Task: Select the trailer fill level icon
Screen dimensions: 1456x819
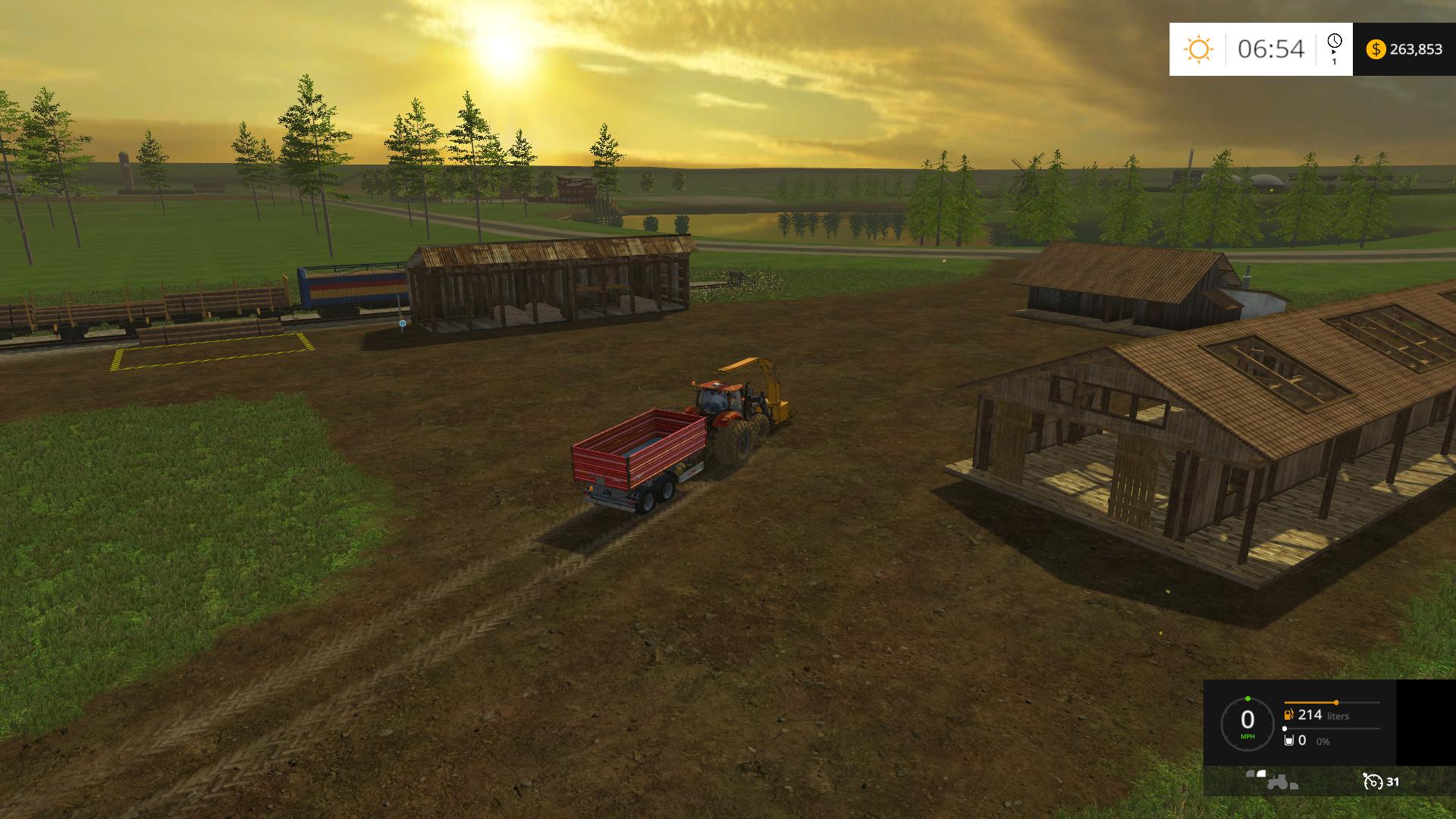Action: [1288, 740]
